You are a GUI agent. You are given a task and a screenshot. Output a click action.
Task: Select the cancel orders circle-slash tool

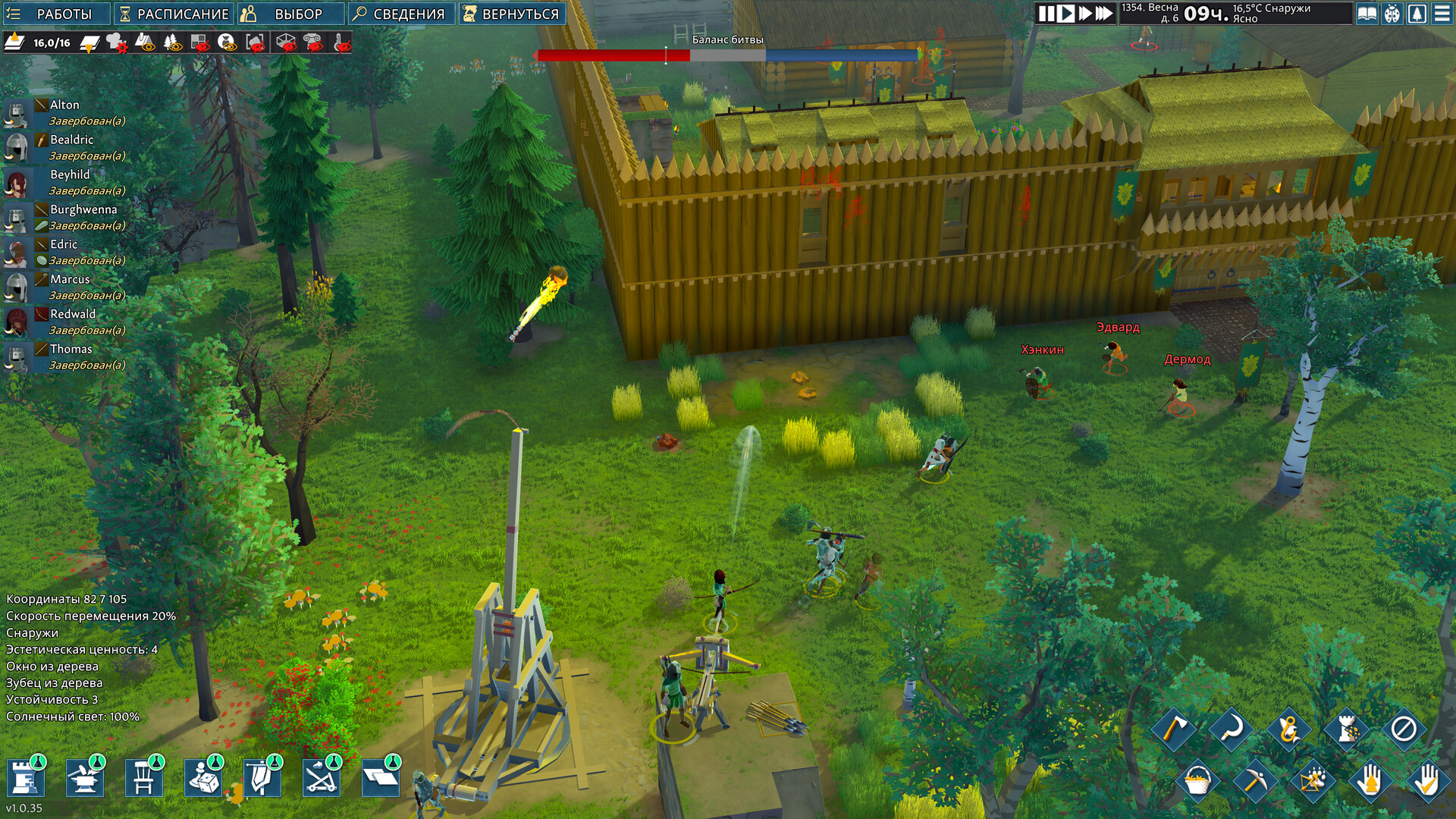[1403, 729]
